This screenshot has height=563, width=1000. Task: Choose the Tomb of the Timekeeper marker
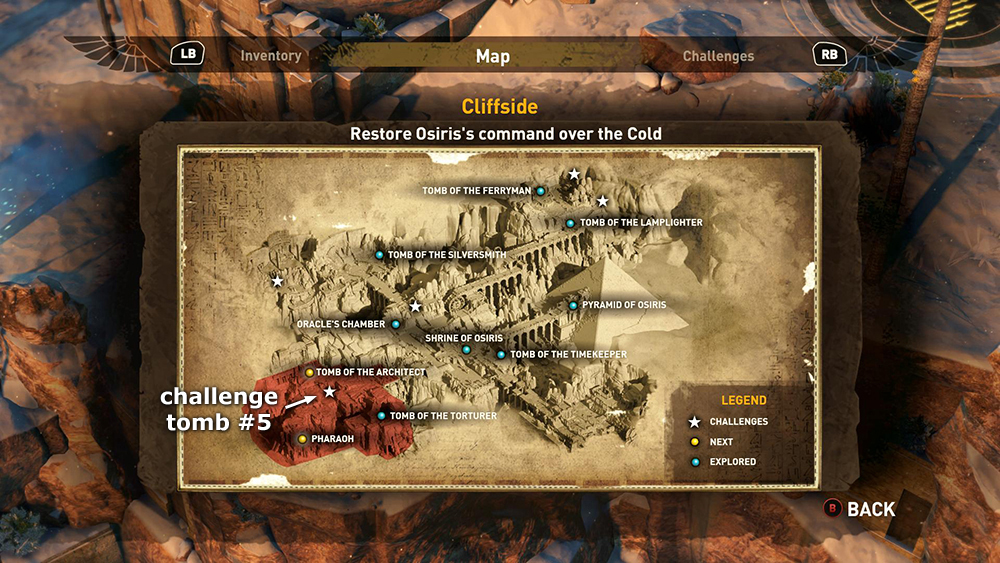(501, 354)
